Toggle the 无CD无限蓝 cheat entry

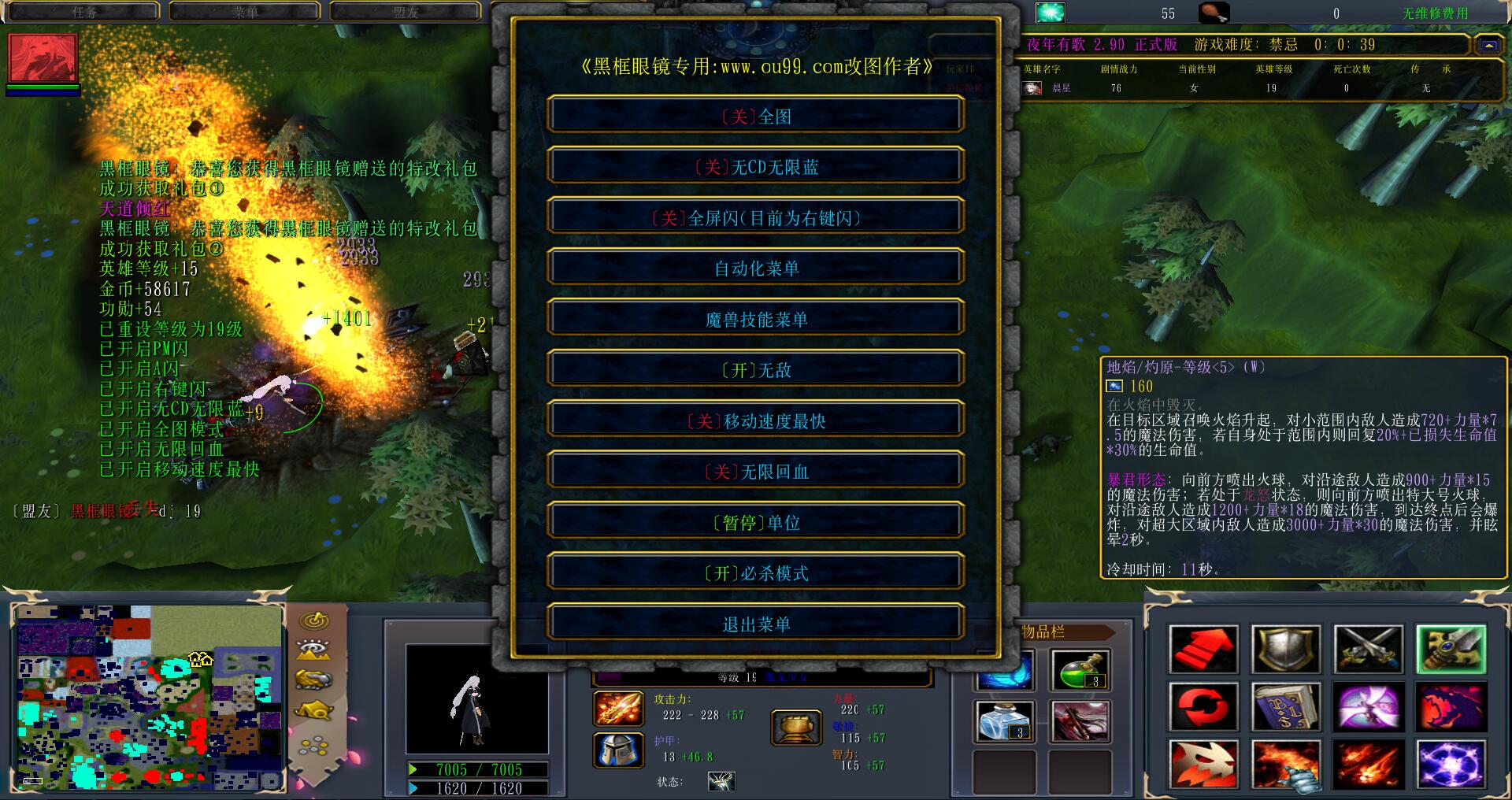756,167
